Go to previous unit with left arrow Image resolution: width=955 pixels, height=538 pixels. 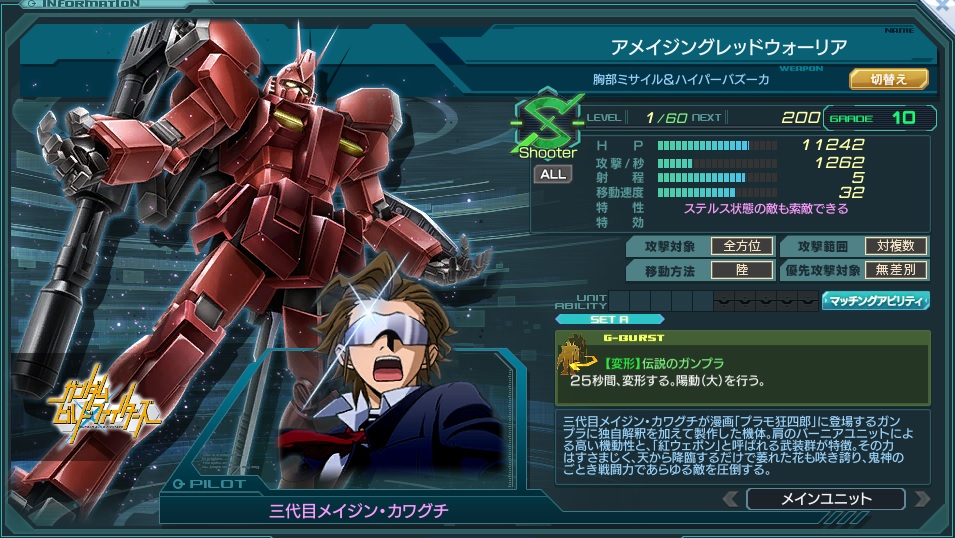pos(730,498)
